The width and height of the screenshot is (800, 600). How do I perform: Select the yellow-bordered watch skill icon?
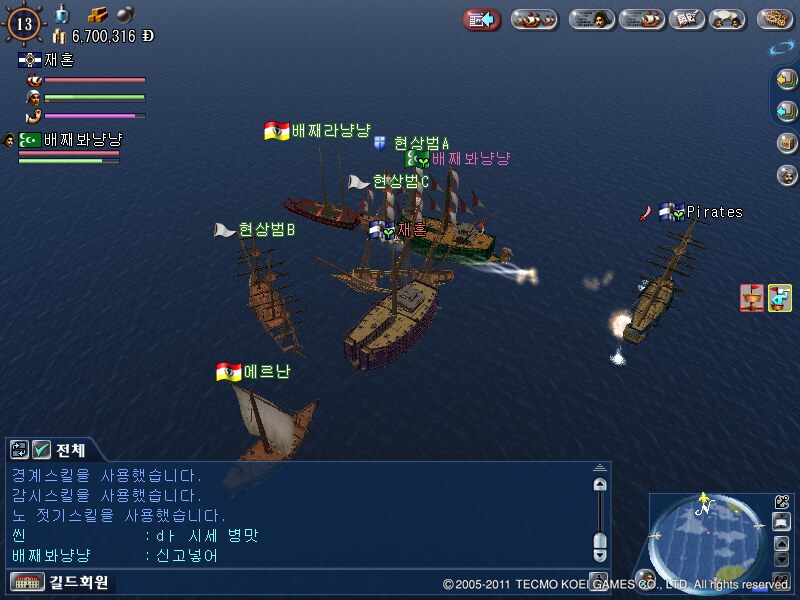779,297
